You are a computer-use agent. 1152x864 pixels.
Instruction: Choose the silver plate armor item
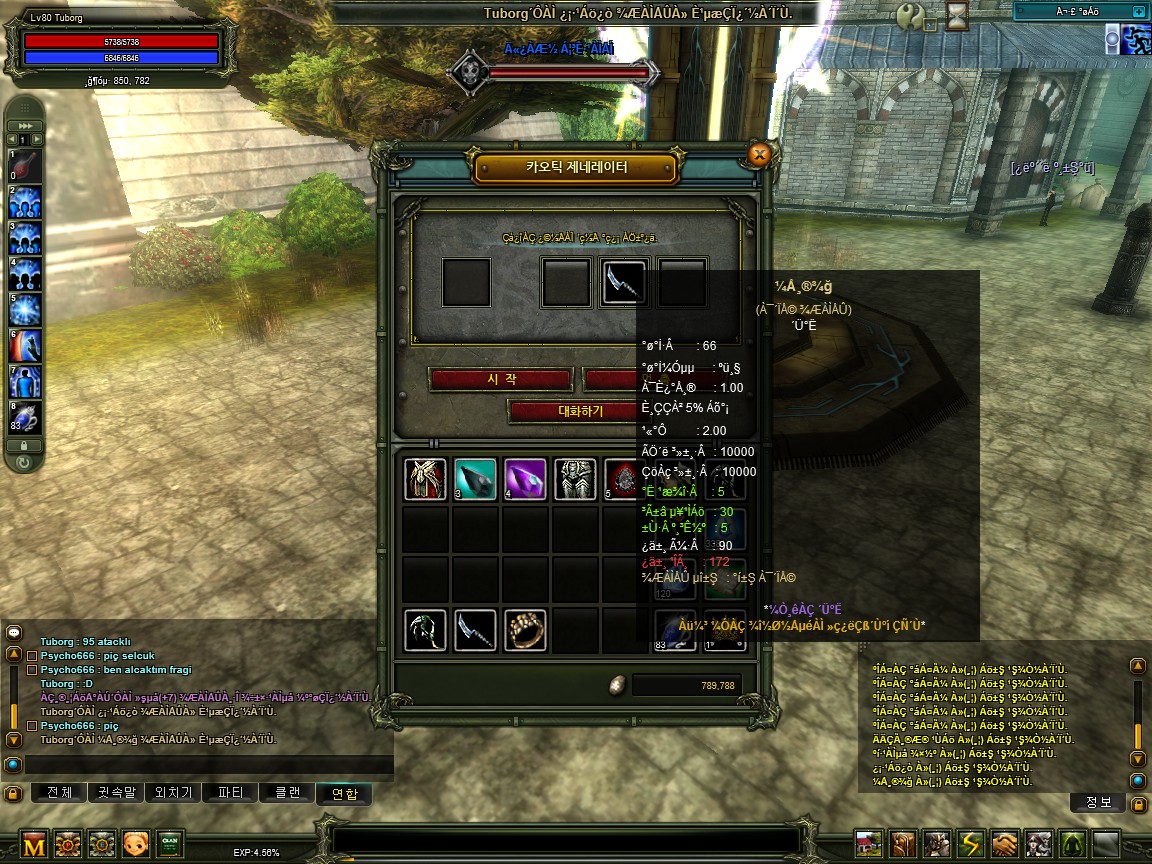(575, 479)
